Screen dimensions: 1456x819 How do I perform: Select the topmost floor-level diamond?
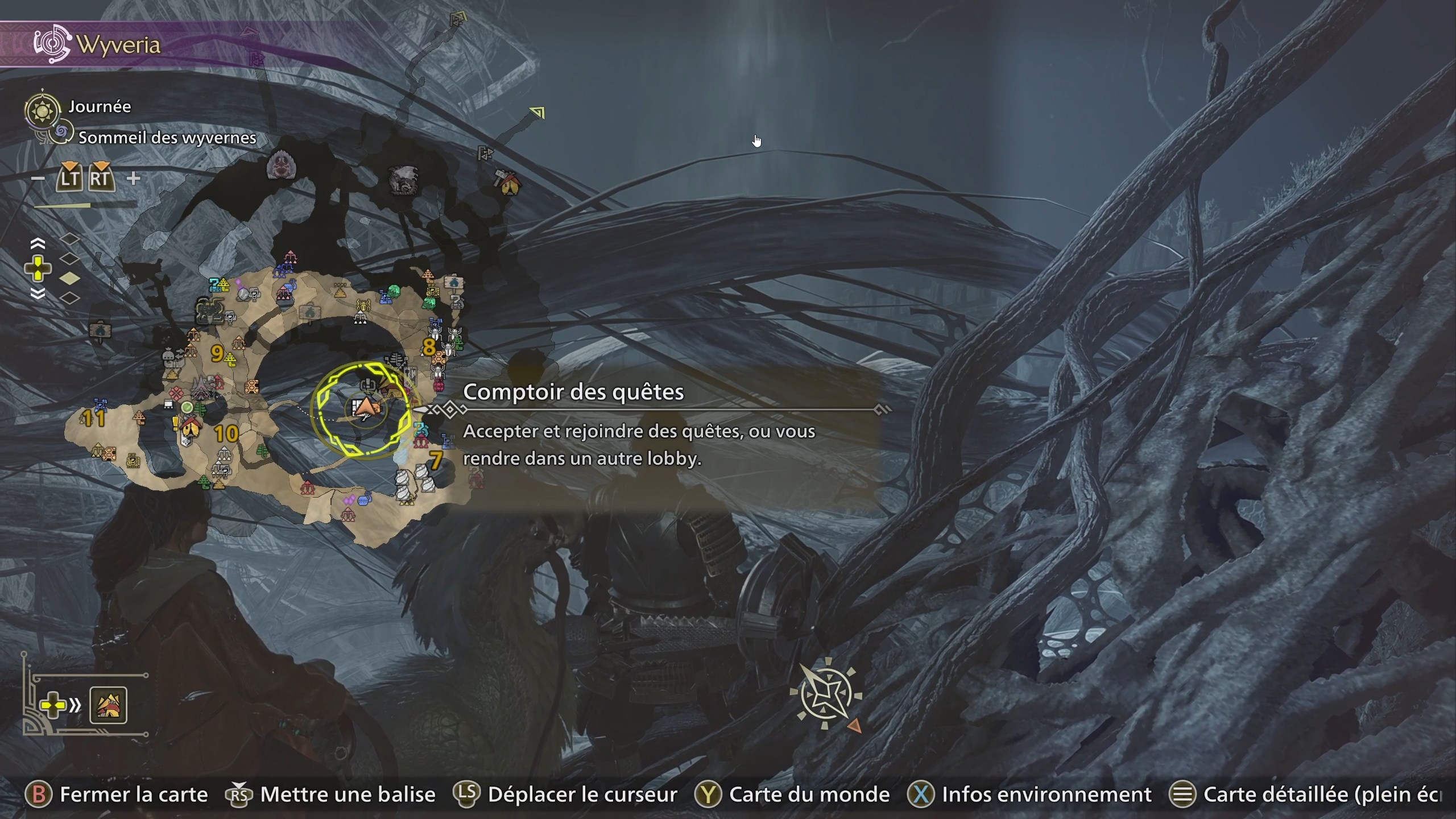pyautogui.click(x=70, y=239)
